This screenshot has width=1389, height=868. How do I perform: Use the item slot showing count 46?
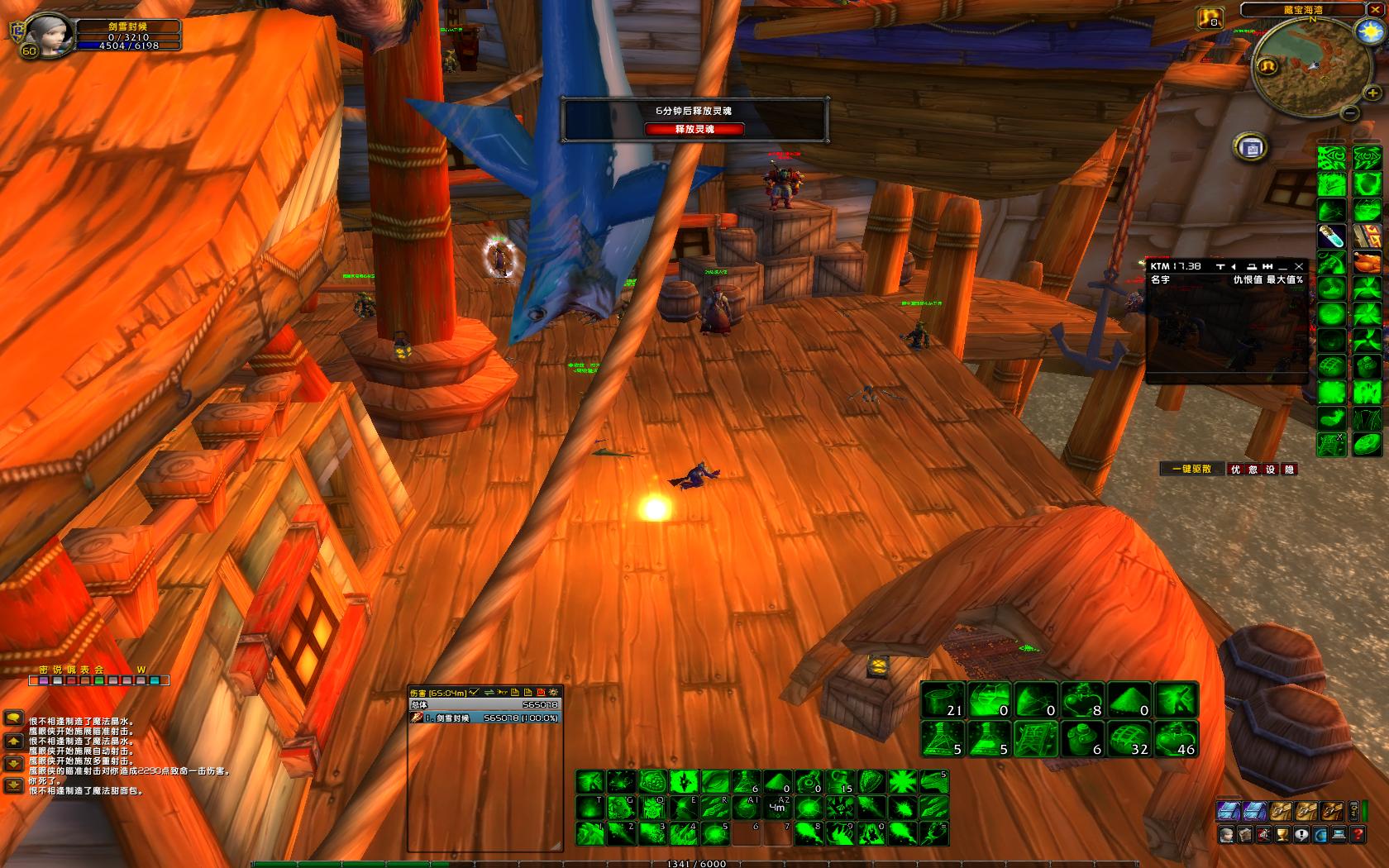click(x=1177, y=738)
